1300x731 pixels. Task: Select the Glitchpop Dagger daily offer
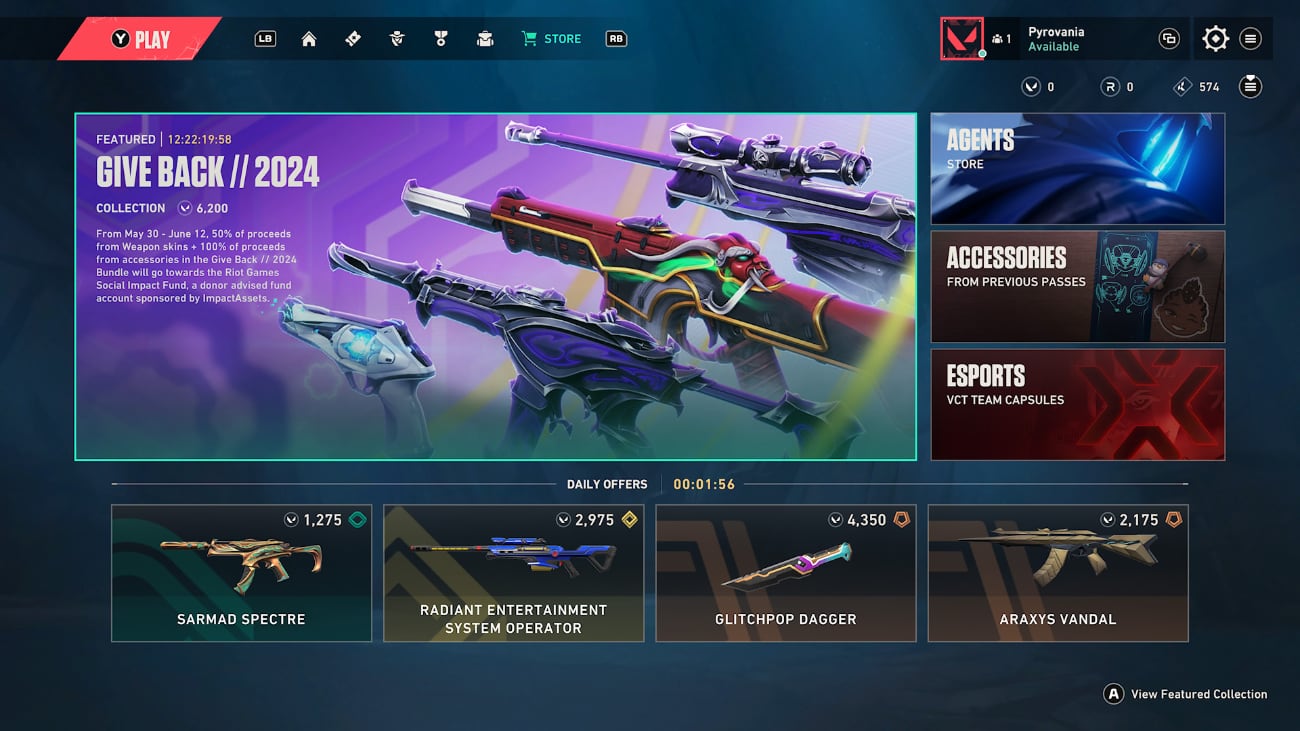[x=786, y=572]
